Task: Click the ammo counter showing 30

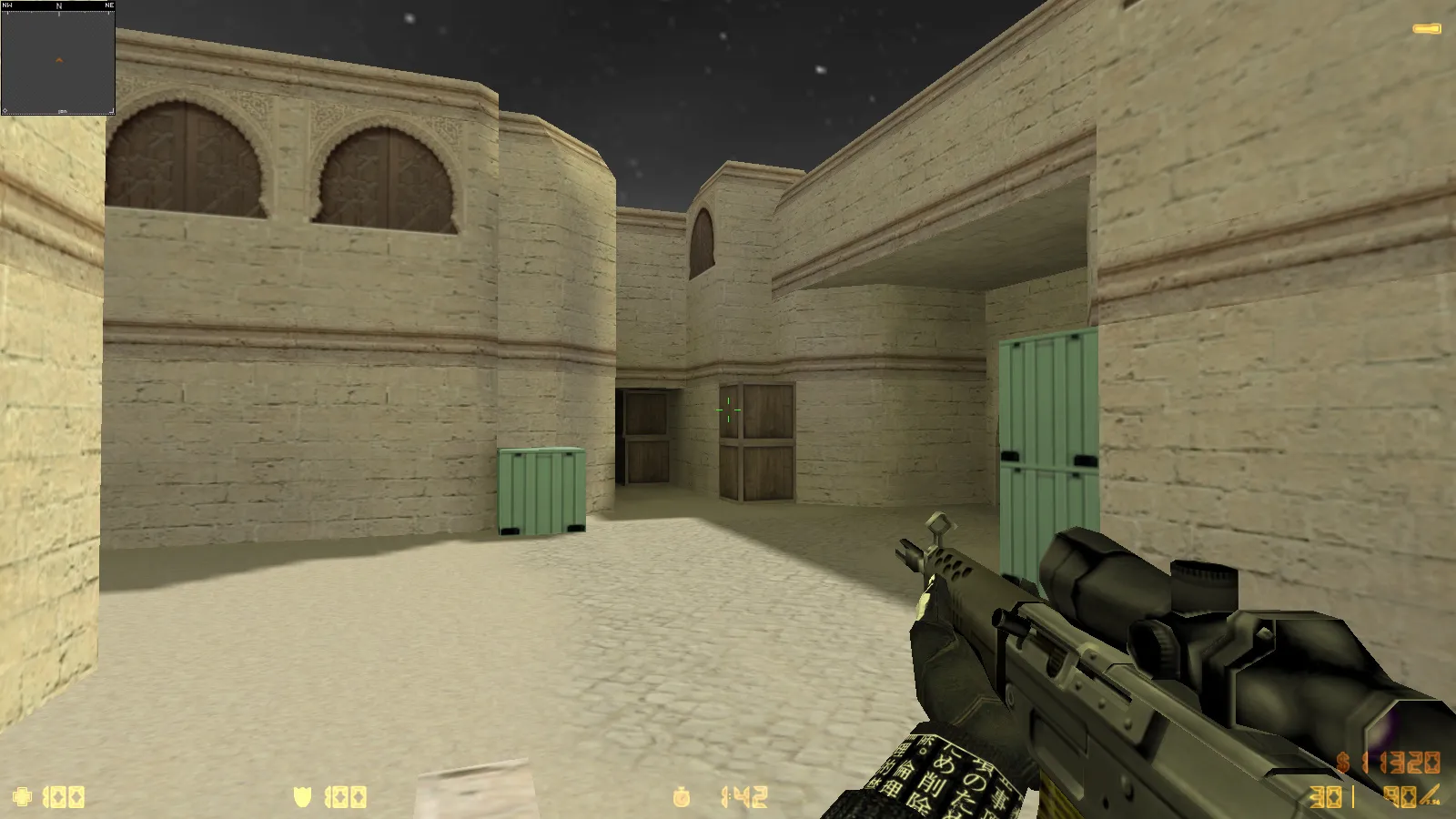Action: click(x=1324, y=796)
